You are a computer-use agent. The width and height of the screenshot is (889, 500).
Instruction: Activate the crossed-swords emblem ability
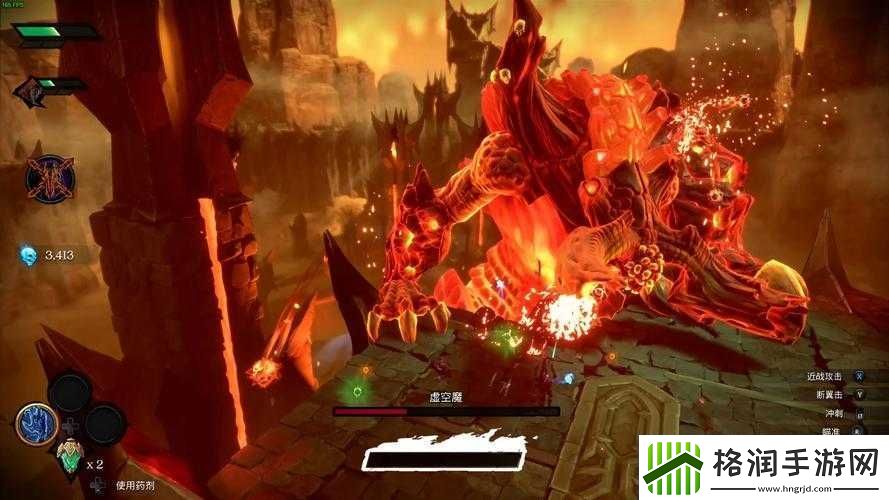(x=50, y=179)
